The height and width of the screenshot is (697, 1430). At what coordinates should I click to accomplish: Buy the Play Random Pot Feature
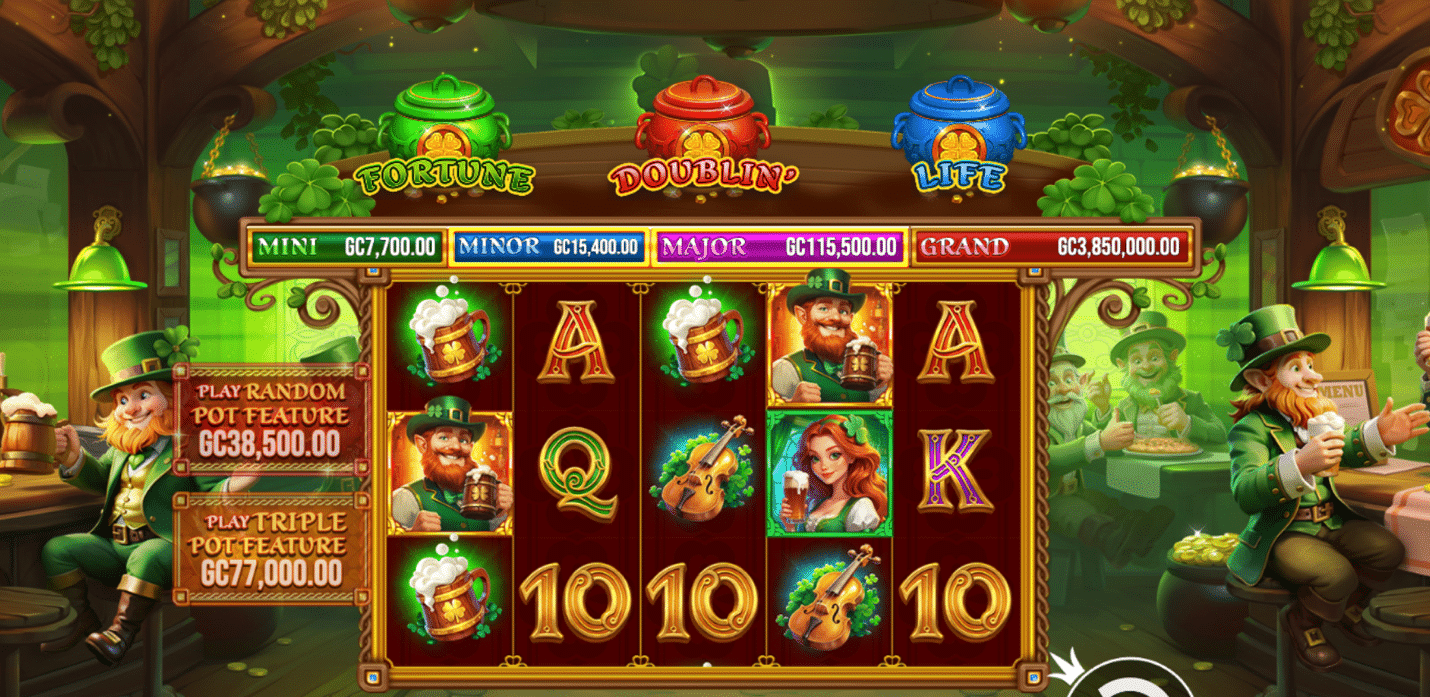271,417
